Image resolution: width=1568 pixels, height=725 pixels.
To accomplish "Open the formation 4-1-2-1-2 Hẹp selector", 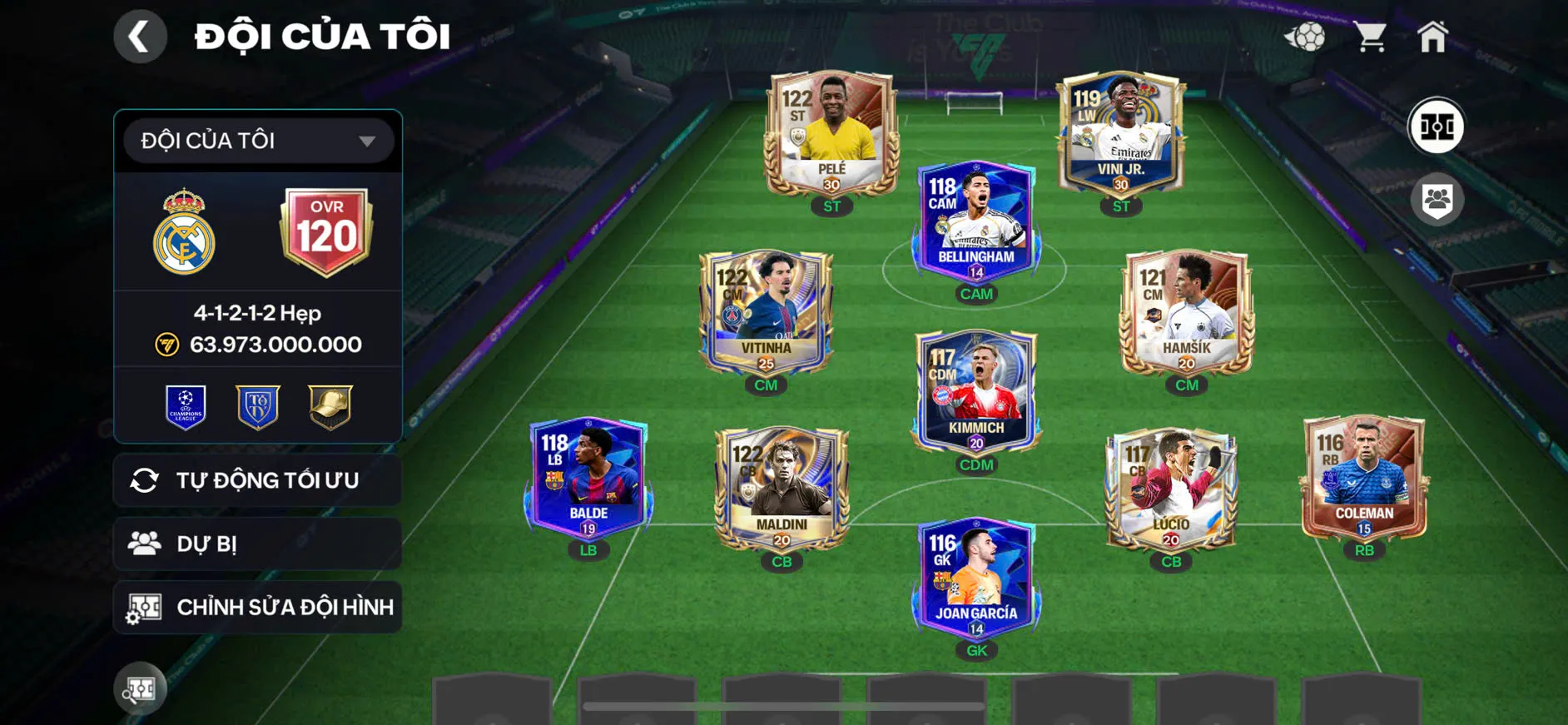I will (257, 313).
